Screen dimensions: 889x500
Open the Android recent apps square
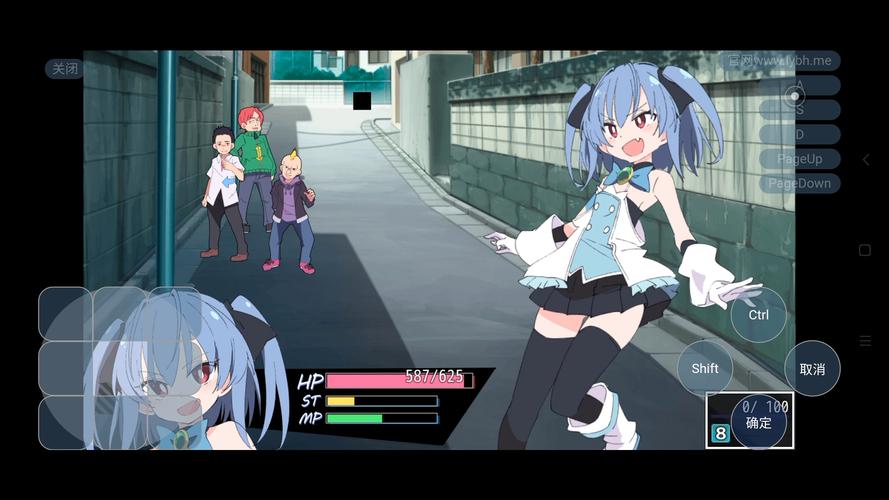866,250
